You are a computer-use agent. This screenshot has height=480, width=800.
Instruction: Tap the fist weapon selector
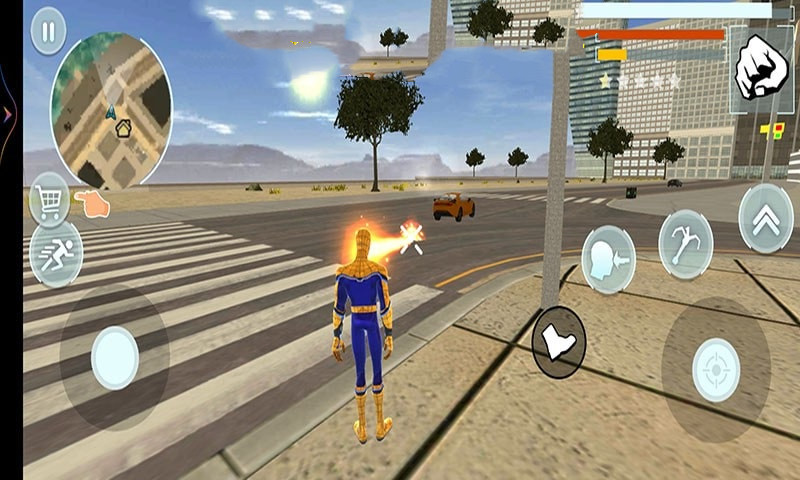pyautogui.click(x=761, y=68)
